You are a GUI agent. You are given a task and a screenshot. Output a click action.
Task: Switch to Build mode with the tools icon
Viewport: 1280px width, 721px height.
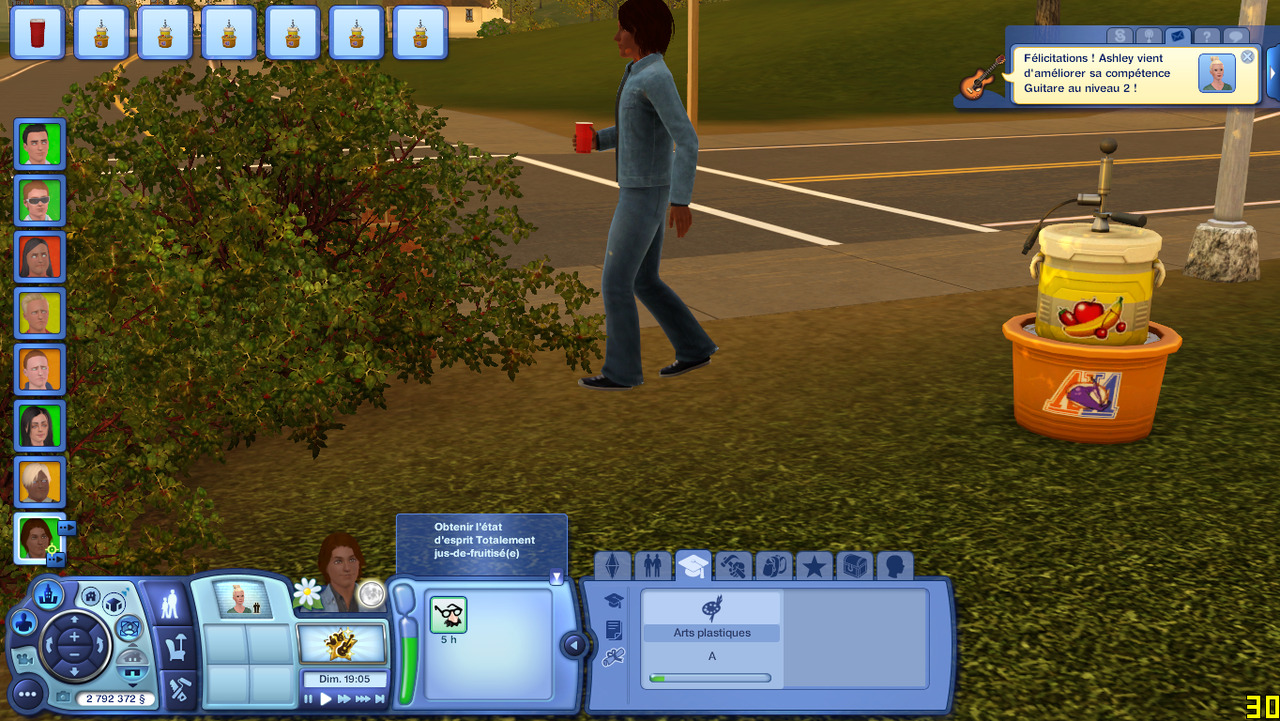pos(177,690)
